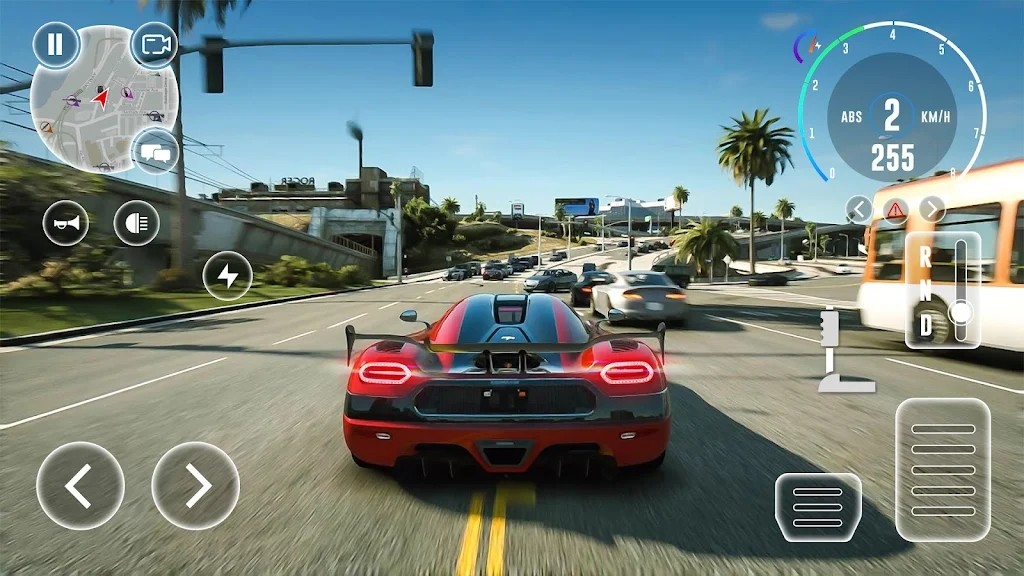Viewport: 1024px width, 576px height.
Task: Turn on the right turn signal
Action: coord(932,209)
